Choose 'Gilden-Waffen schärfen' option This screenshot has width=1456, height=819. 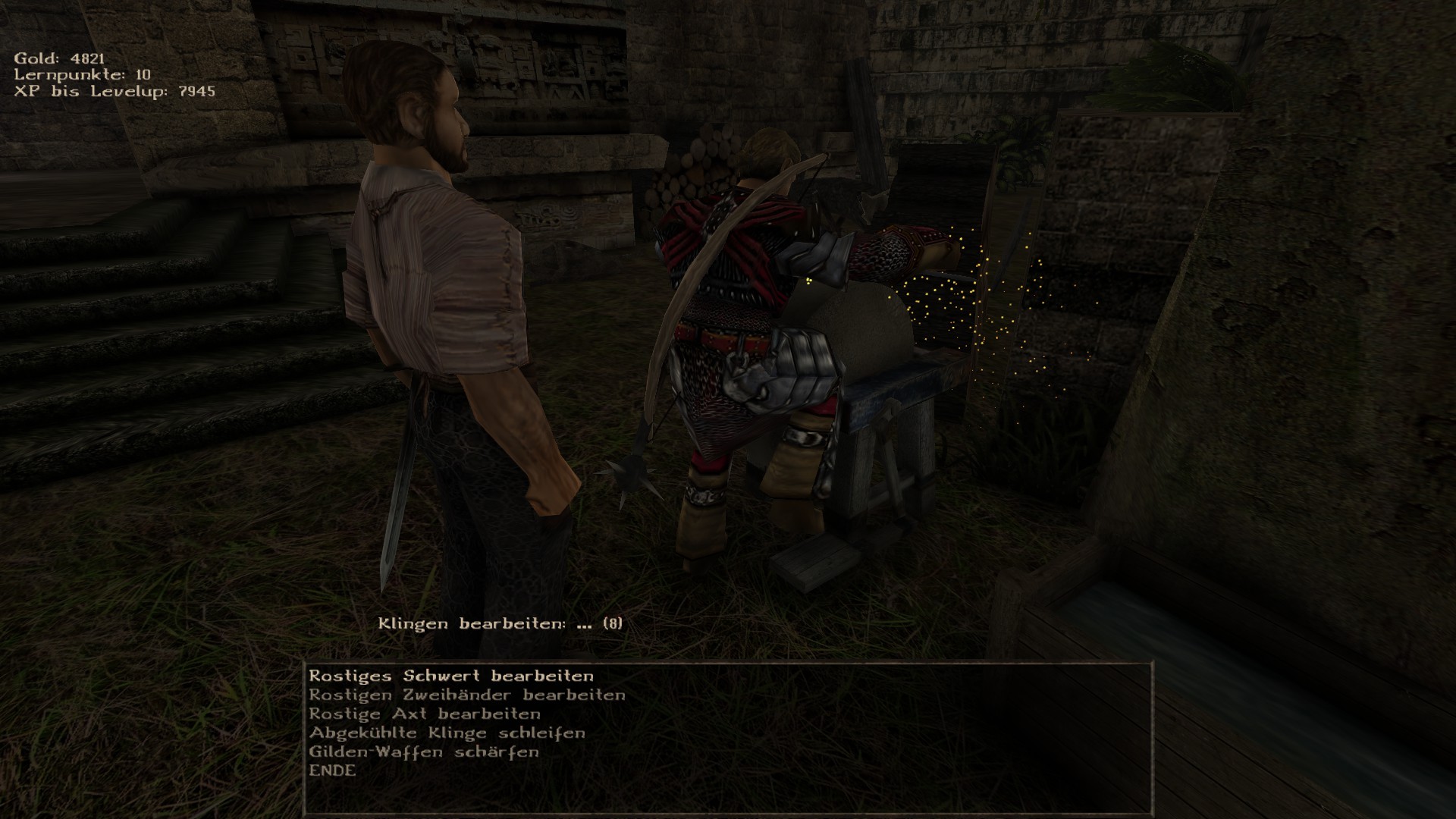point(424,752)
